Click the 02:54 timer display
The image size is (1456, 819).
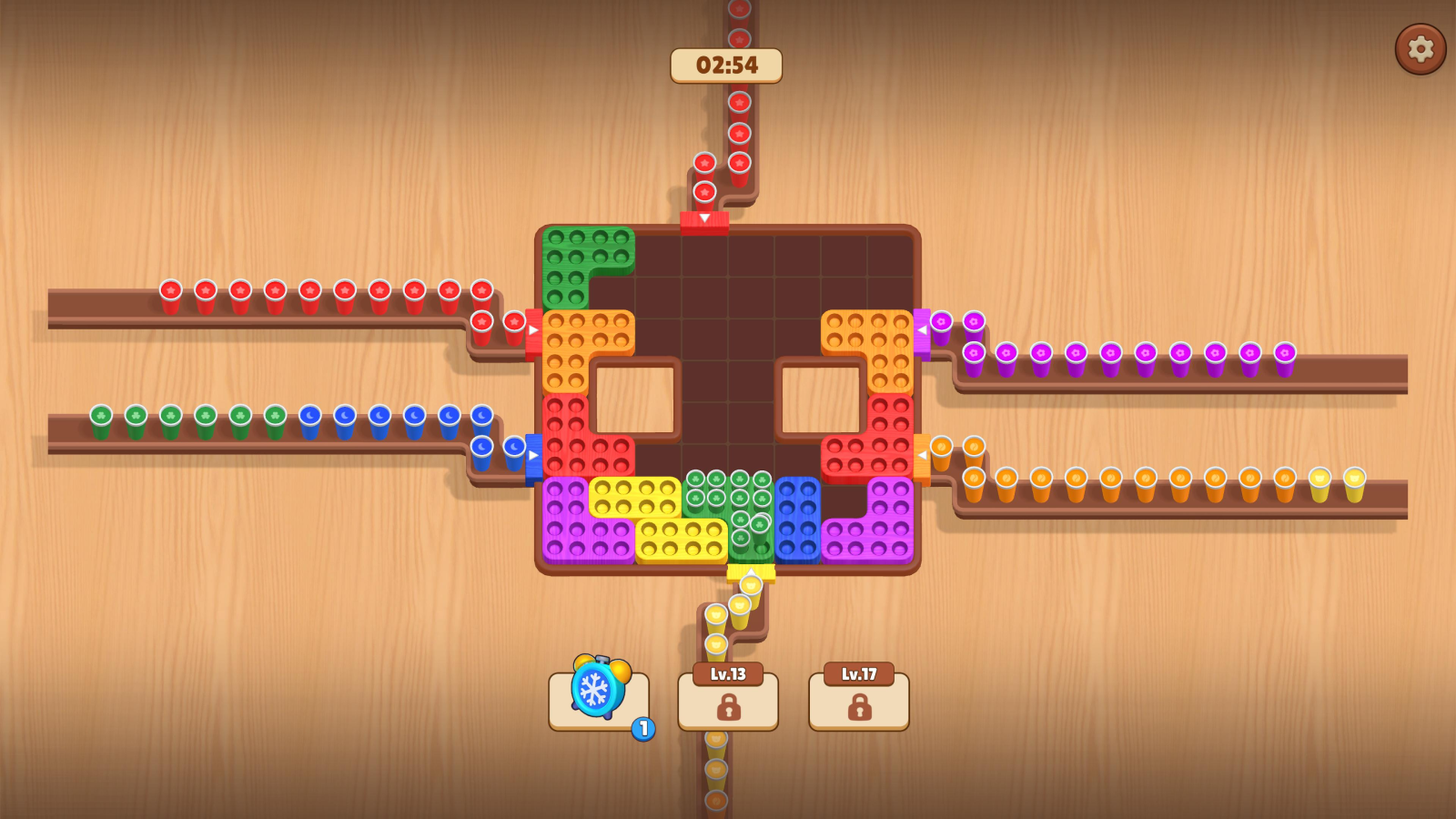pyautogui.click(x=727, y=65)
